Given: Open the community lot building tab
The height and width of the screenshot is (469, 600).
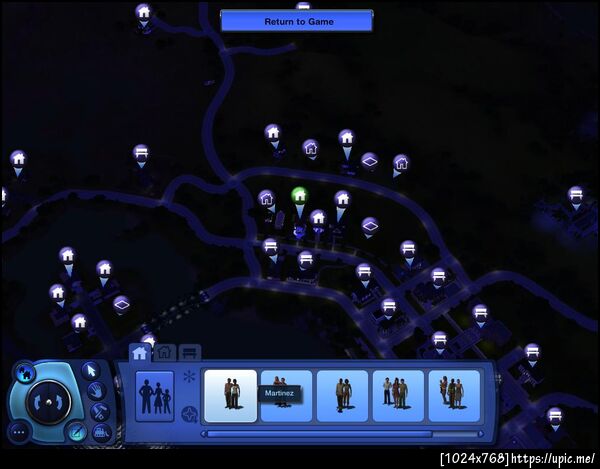Looking at the screenshot, I should click(189, 352).
